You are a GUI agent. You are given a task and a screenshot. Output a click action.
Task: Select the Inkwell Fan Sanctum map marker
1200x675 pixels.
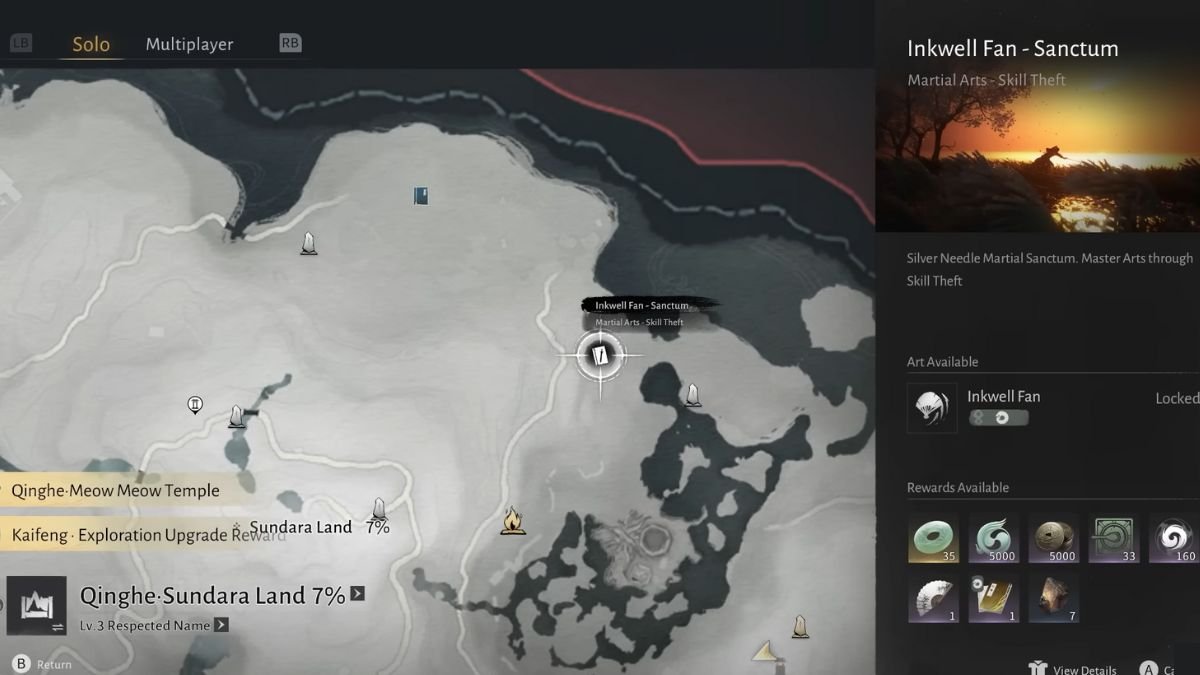(600, 356)
